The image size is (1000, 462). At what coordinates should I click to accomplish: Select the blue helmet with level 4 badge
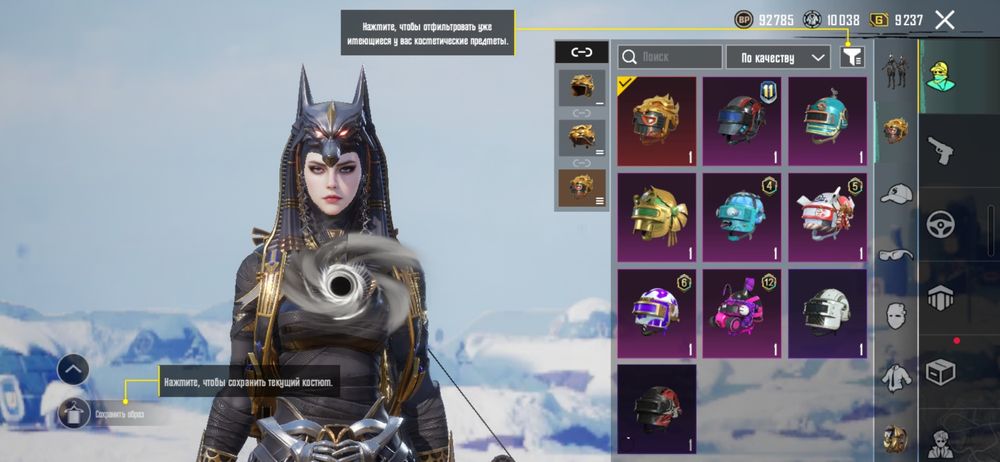742,216
